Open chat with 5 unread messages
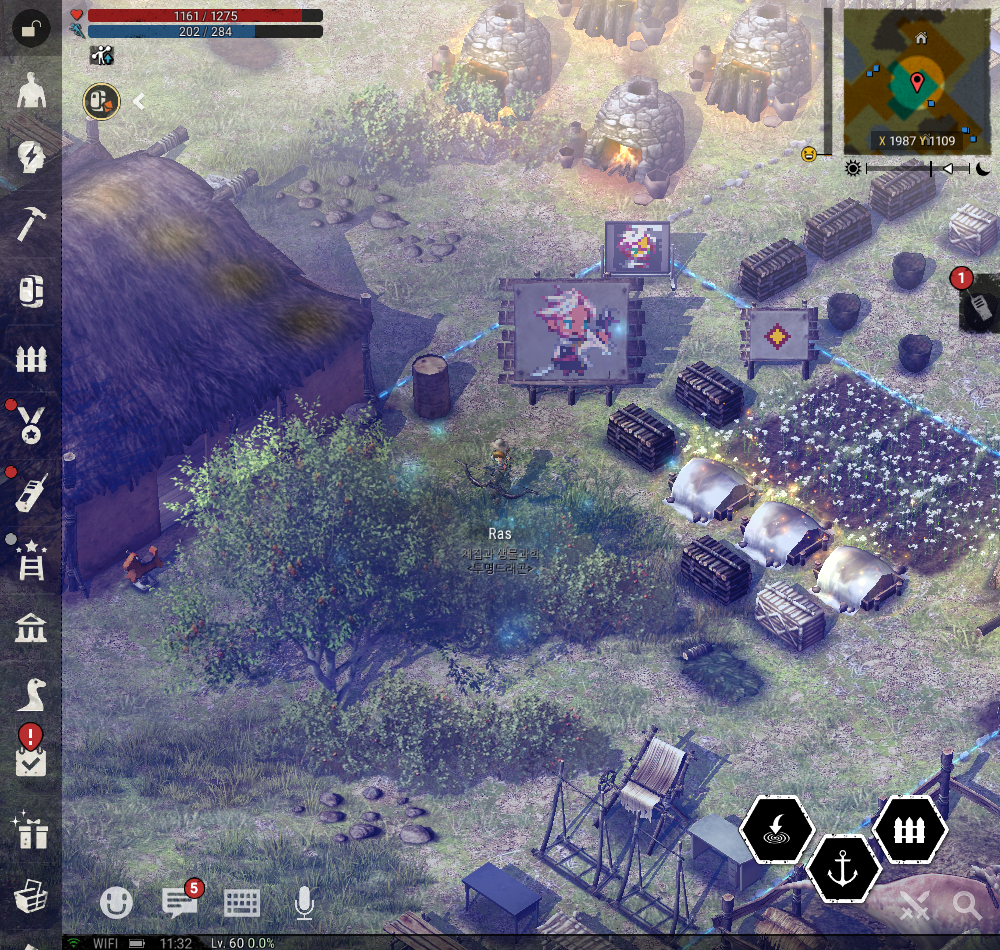Viewport: 1000px width, 950px height. pos(180,903)
